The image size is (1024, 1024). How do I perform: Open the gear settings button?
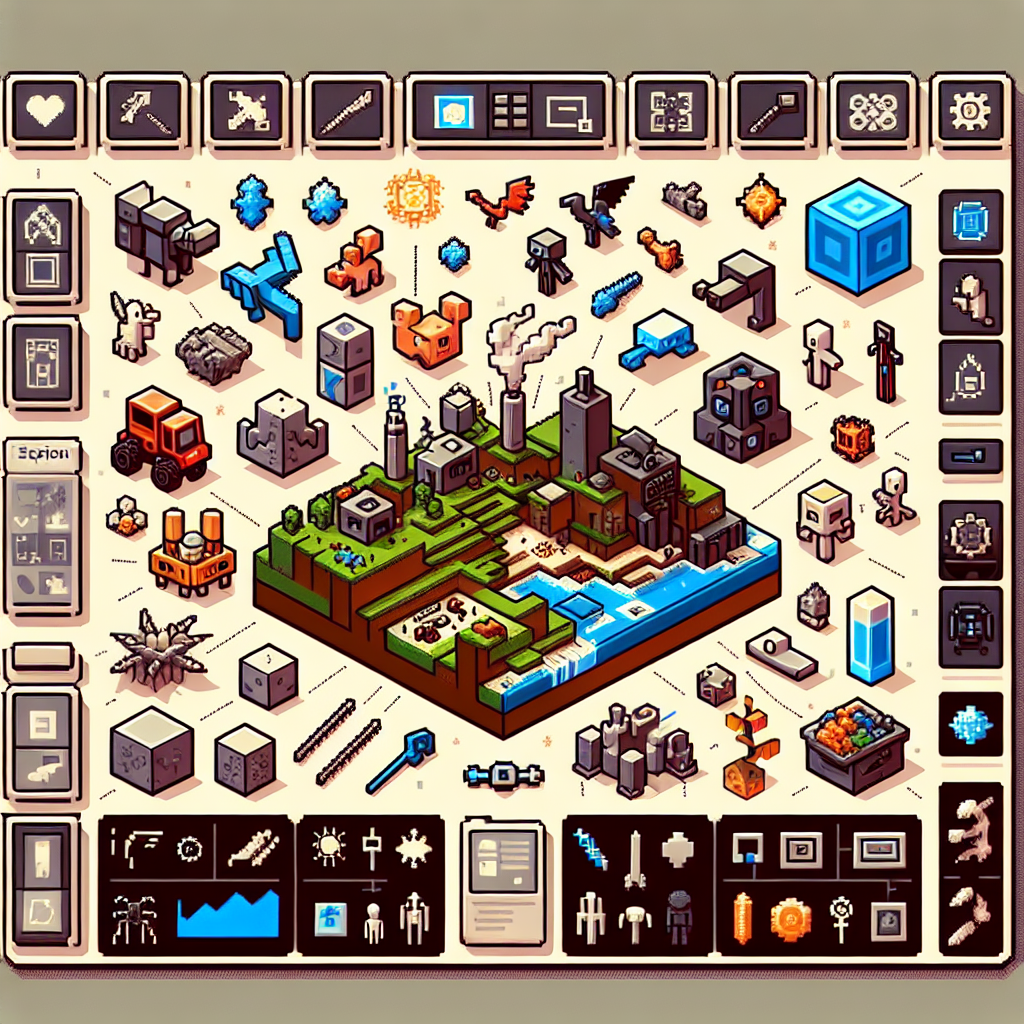(968, 109)
